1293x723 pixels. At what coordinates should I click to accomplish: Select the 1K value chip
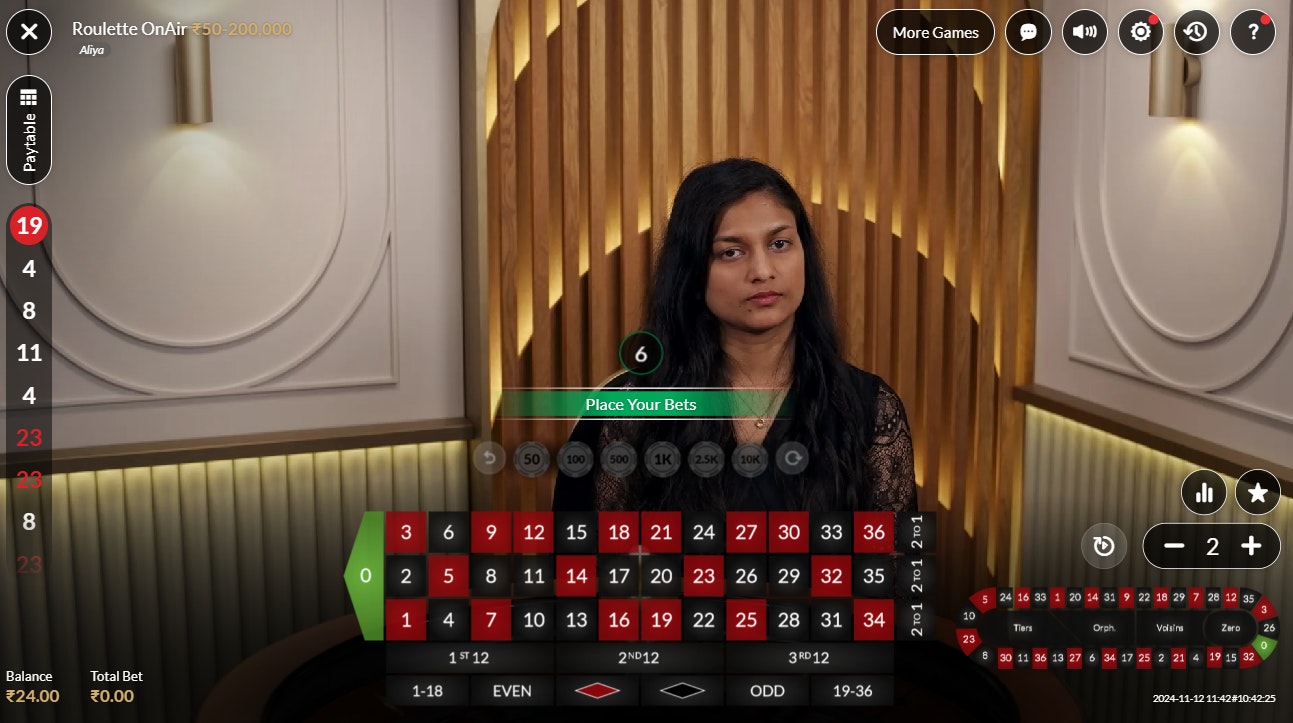point(662,459)
